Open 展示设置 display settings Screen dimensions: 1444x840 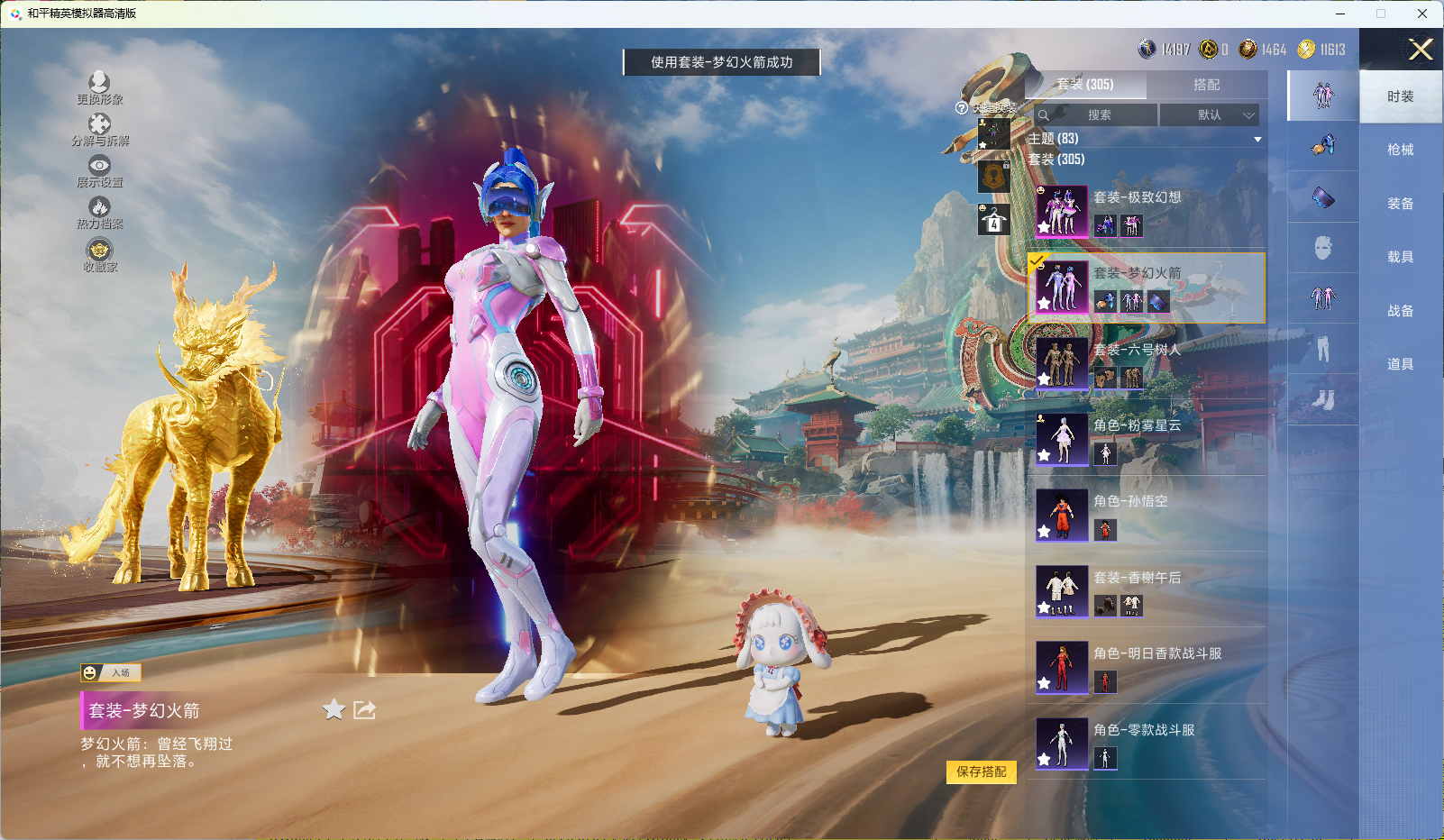coord(99,171)
